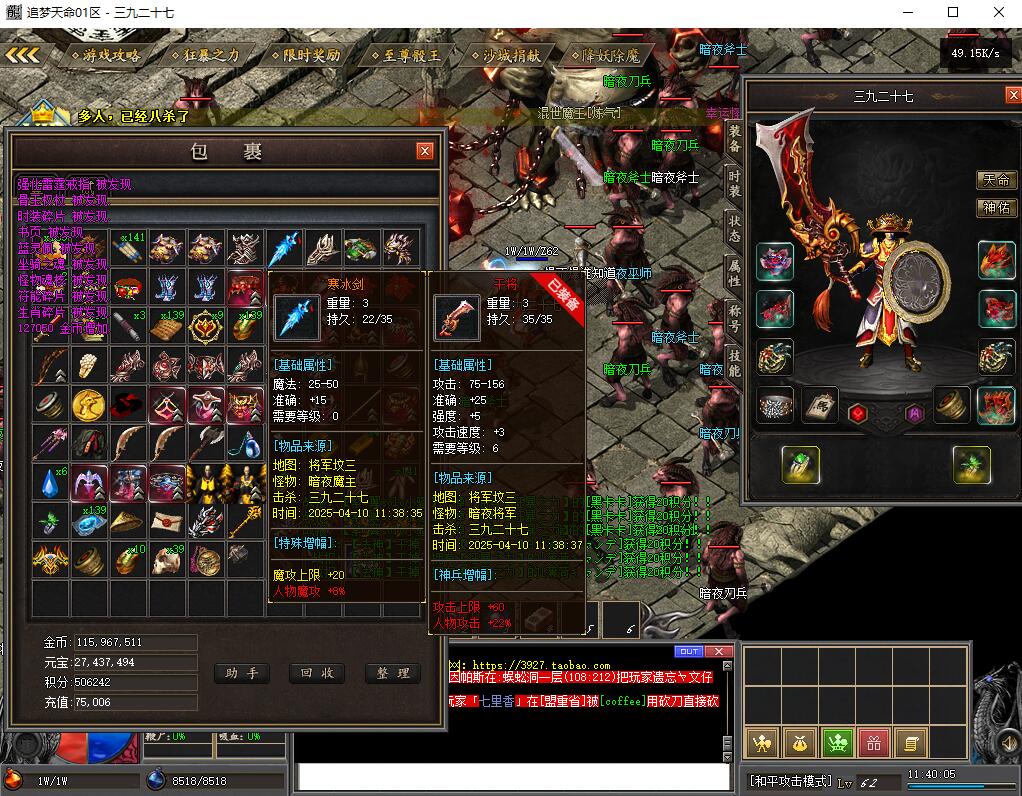Click the 助手 assistant button
The height and width of the screenshot is (796, 1022).
point(242,673)
